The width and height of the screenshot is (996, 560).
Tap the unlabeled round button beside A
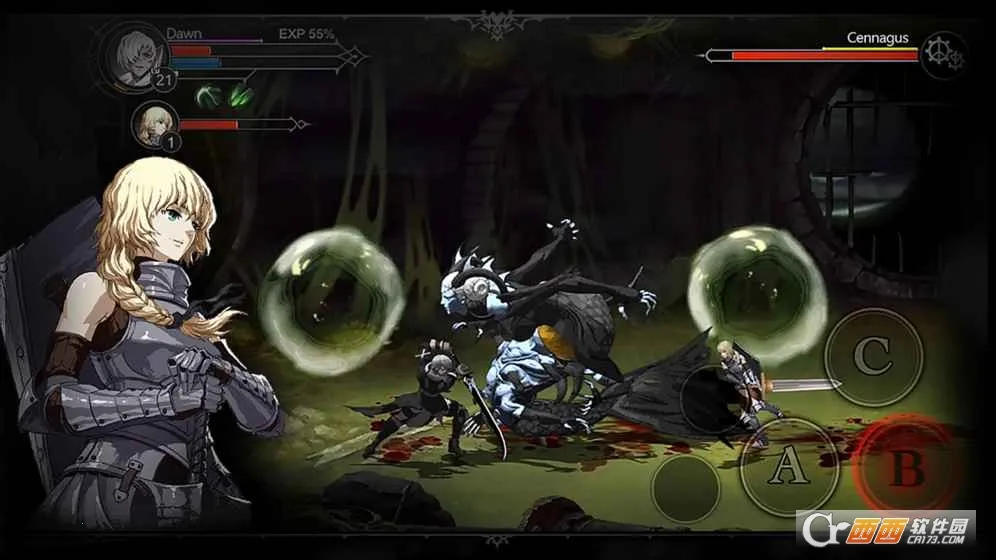click(685, 487)
